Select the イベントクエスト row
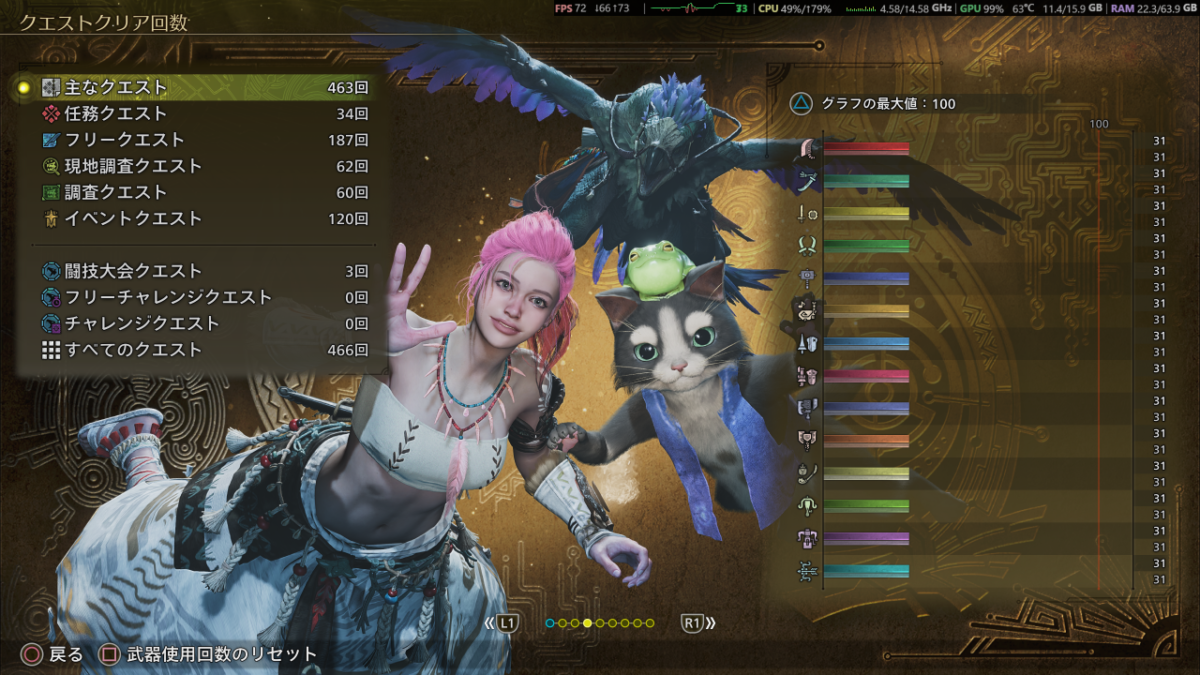This screenshot has width=1200, height=675. [200, 218]
